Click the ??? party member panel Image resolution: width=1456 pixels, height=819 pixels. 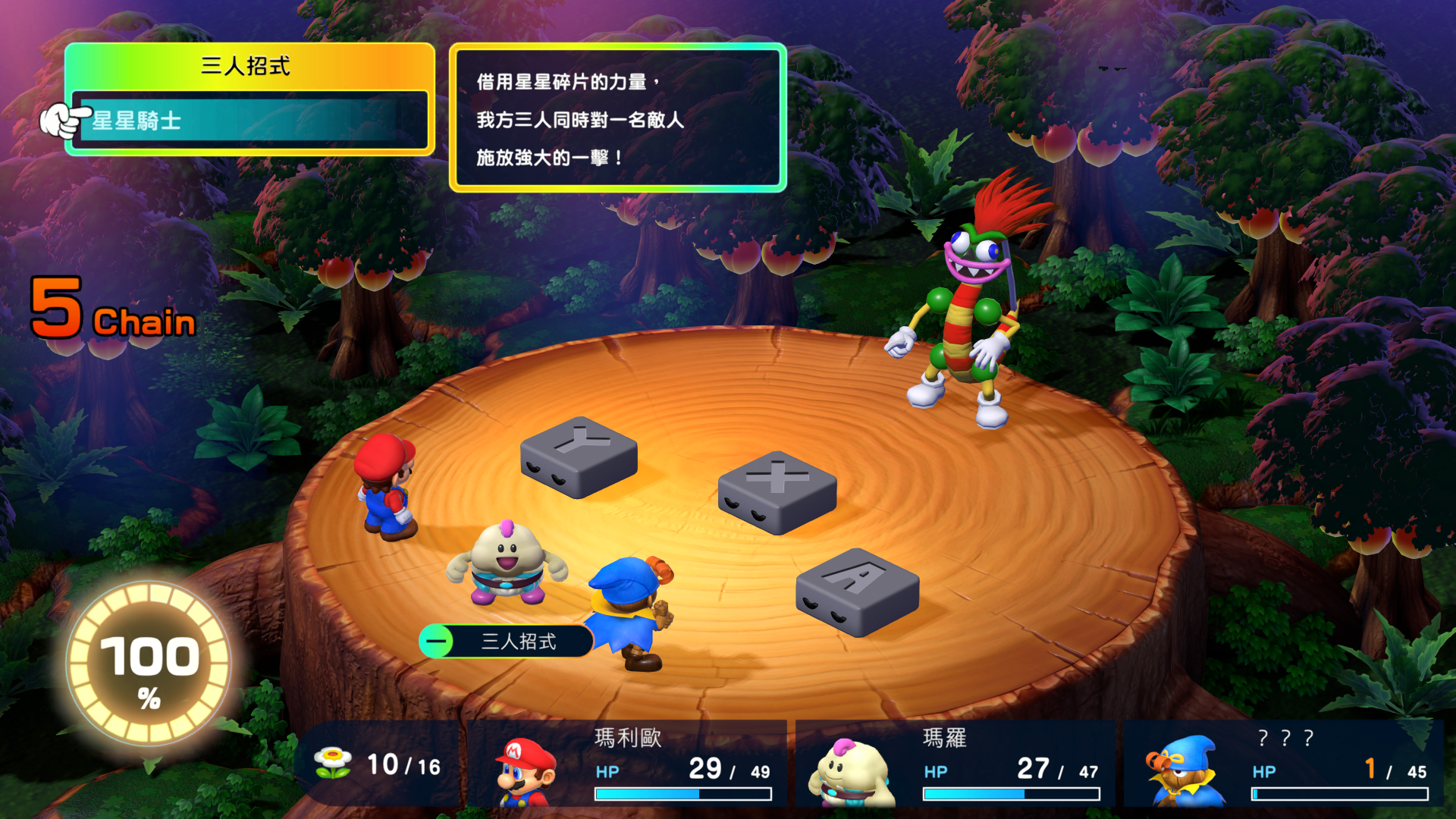click(1285, 764)
